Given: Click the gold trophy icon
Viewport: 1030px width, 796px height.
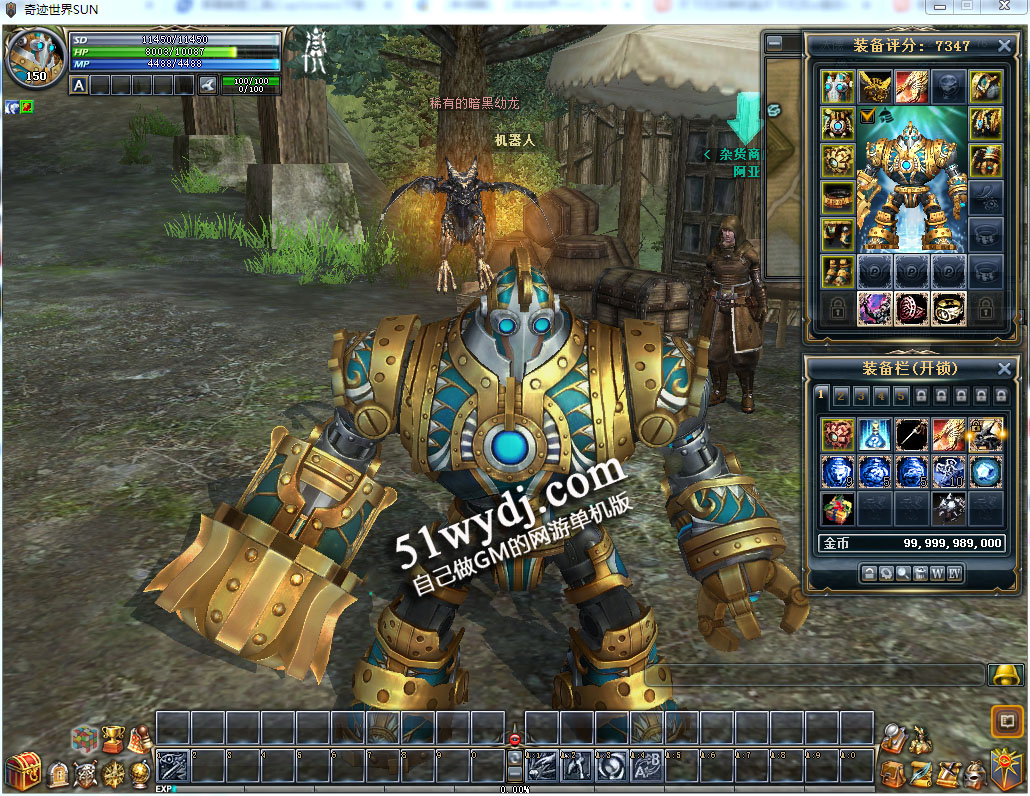Looking at the screenshot, I should tap(113, 738).
